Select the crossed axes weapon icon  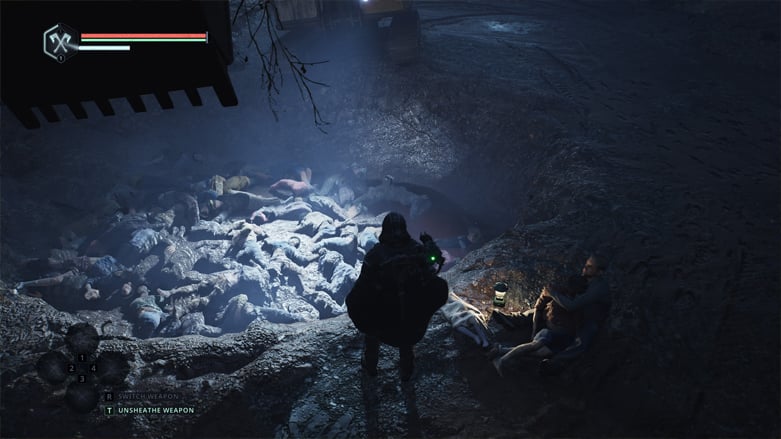click(59, 41)
